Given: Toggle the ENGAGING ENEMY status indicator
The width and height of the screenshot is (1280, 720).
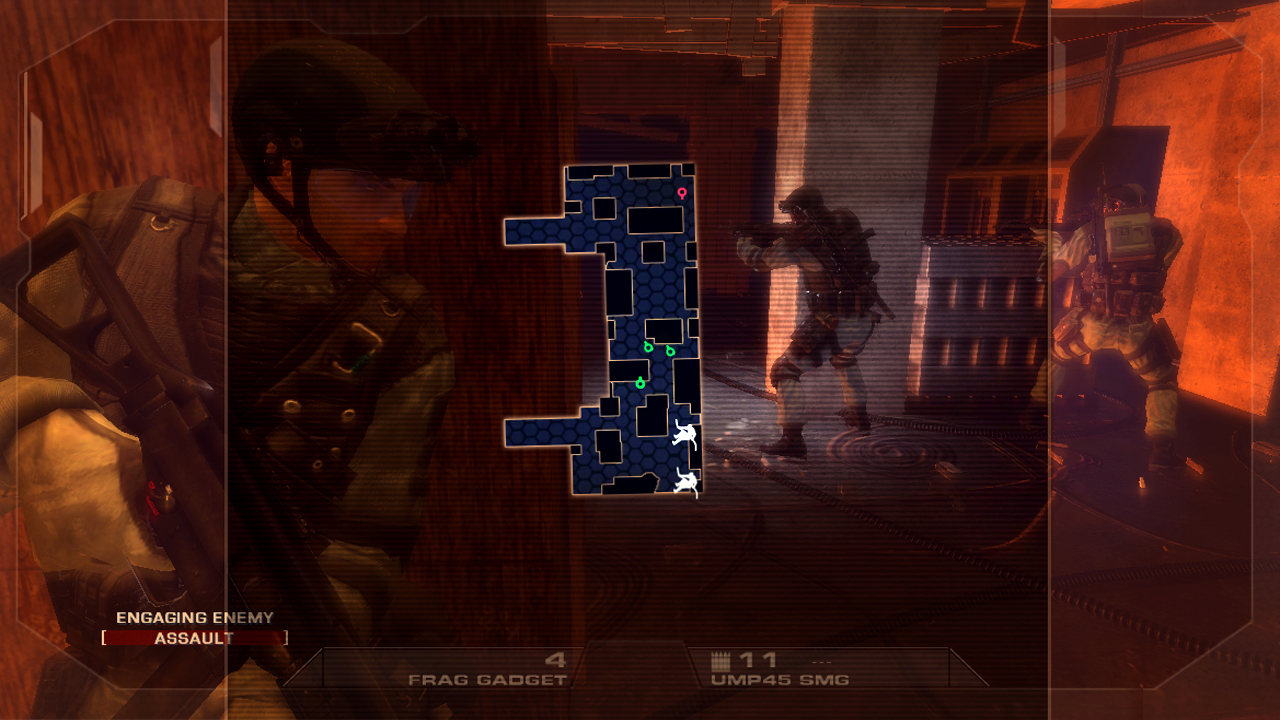Looking at the screenshot, I should [194, 618].
